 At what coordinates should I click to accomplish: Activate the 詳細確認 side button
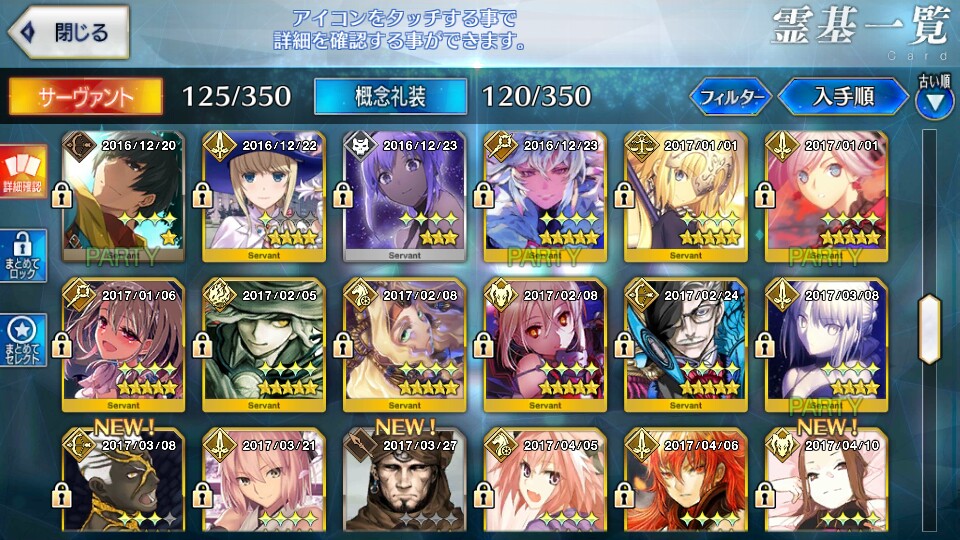pyautogui.click(x=22, y=172)
